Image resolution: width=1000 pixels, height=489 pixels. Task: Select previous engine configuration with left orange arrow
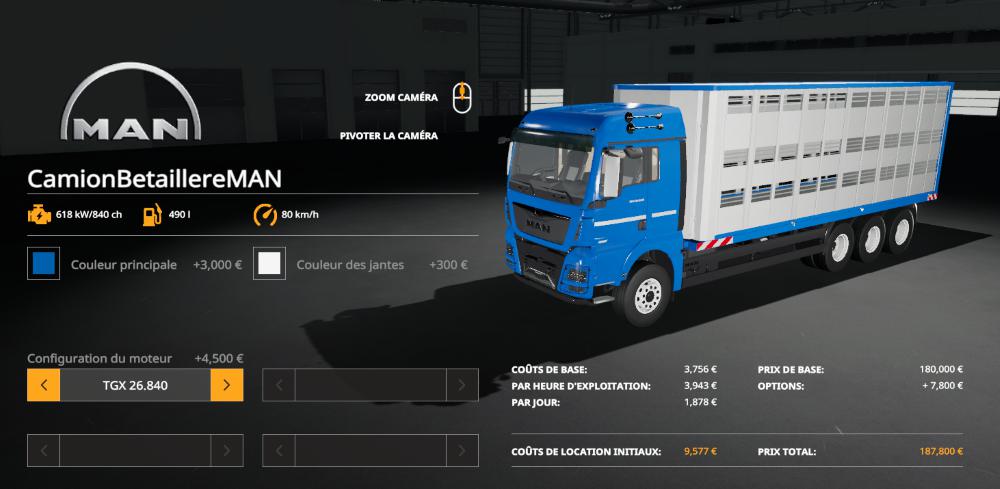(x=44, y=384)
